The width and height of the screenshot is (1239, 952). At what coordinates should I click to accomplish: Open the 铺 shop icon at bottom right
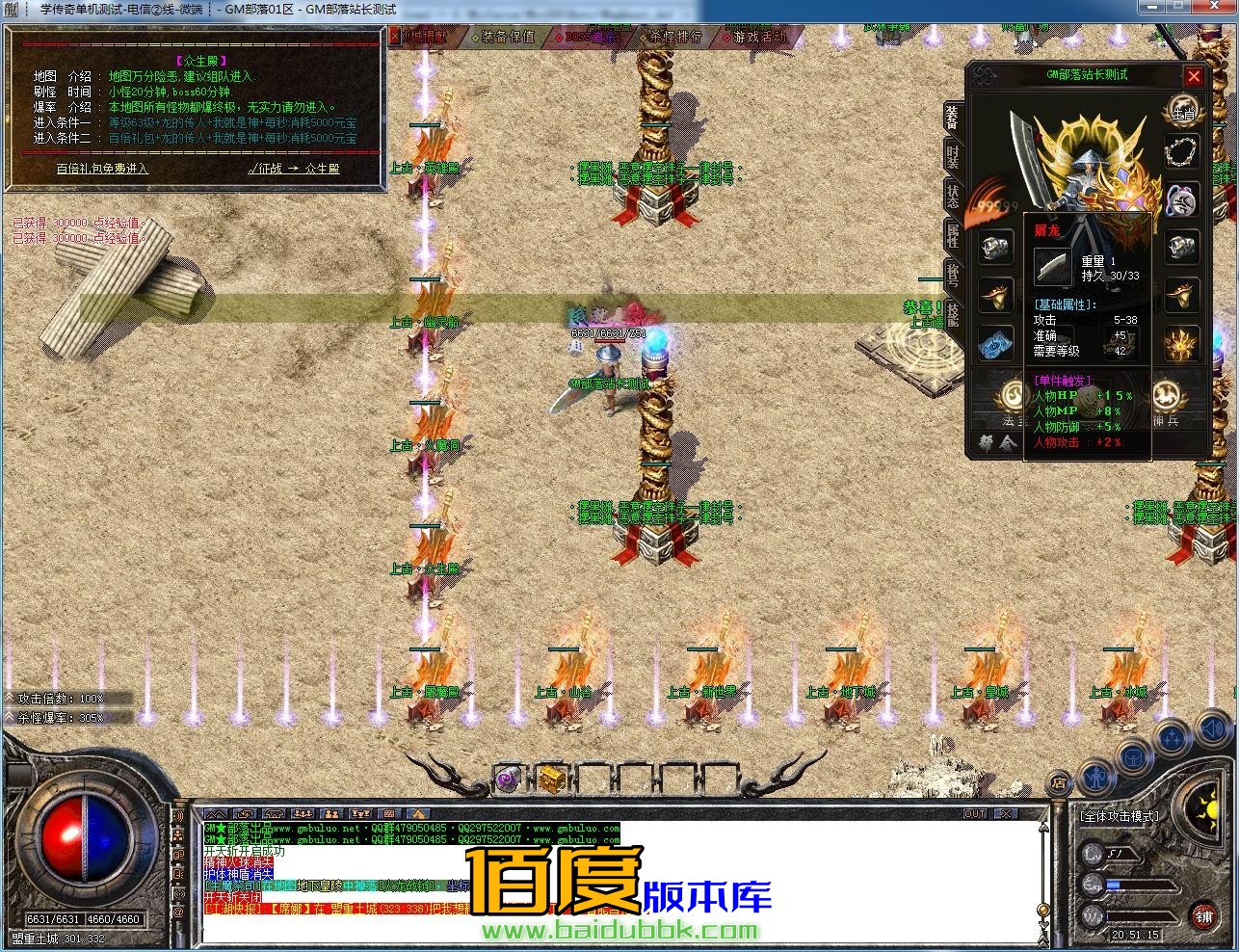[1202, 916]
